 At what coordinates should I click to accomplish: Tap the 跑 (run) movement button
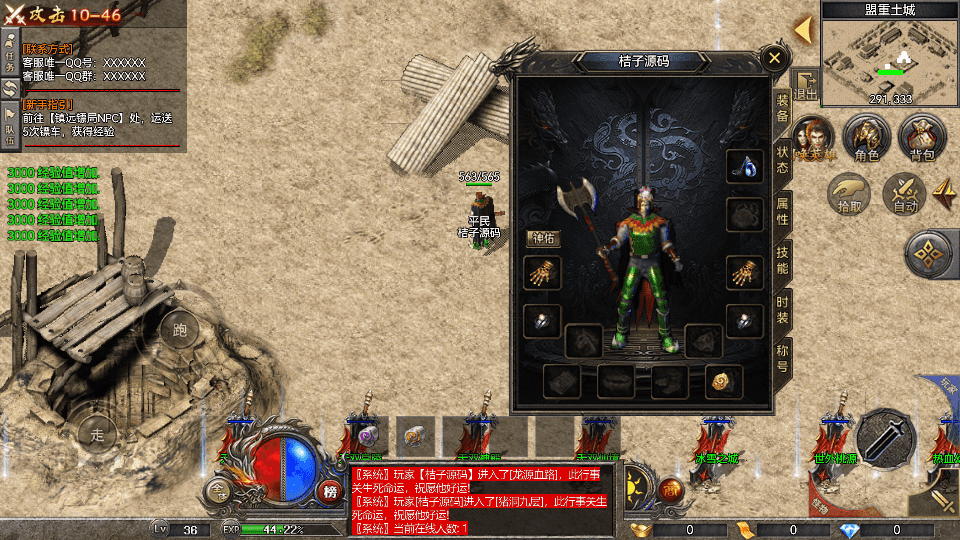point(180,331)
